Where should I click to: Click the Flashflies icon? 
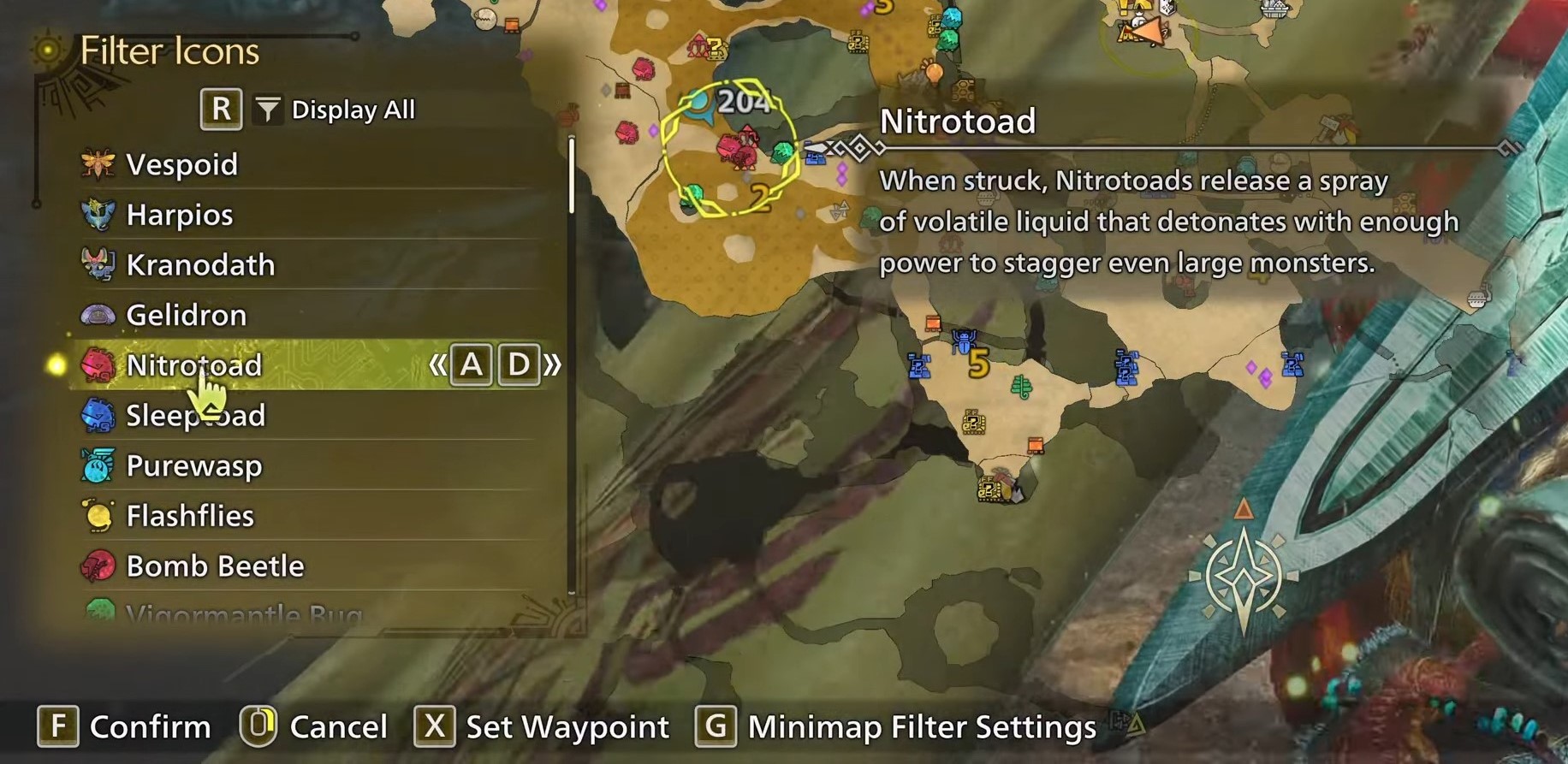click(100, 515)
